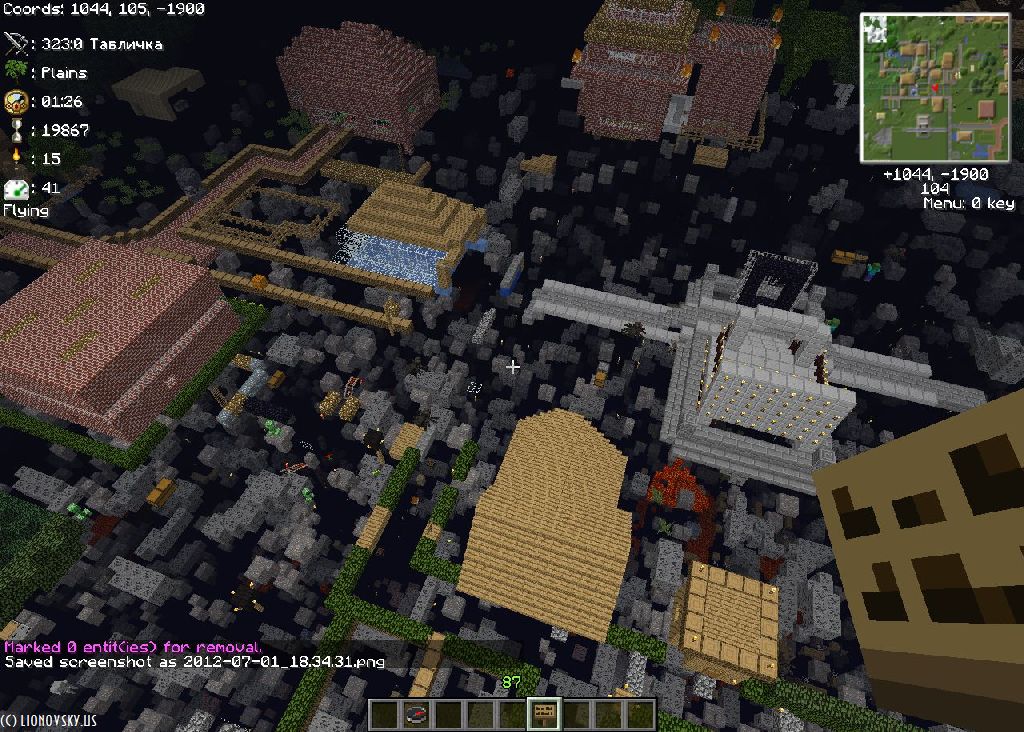
Task: Select the compass hotbar slot
Action: coord(417,715)
